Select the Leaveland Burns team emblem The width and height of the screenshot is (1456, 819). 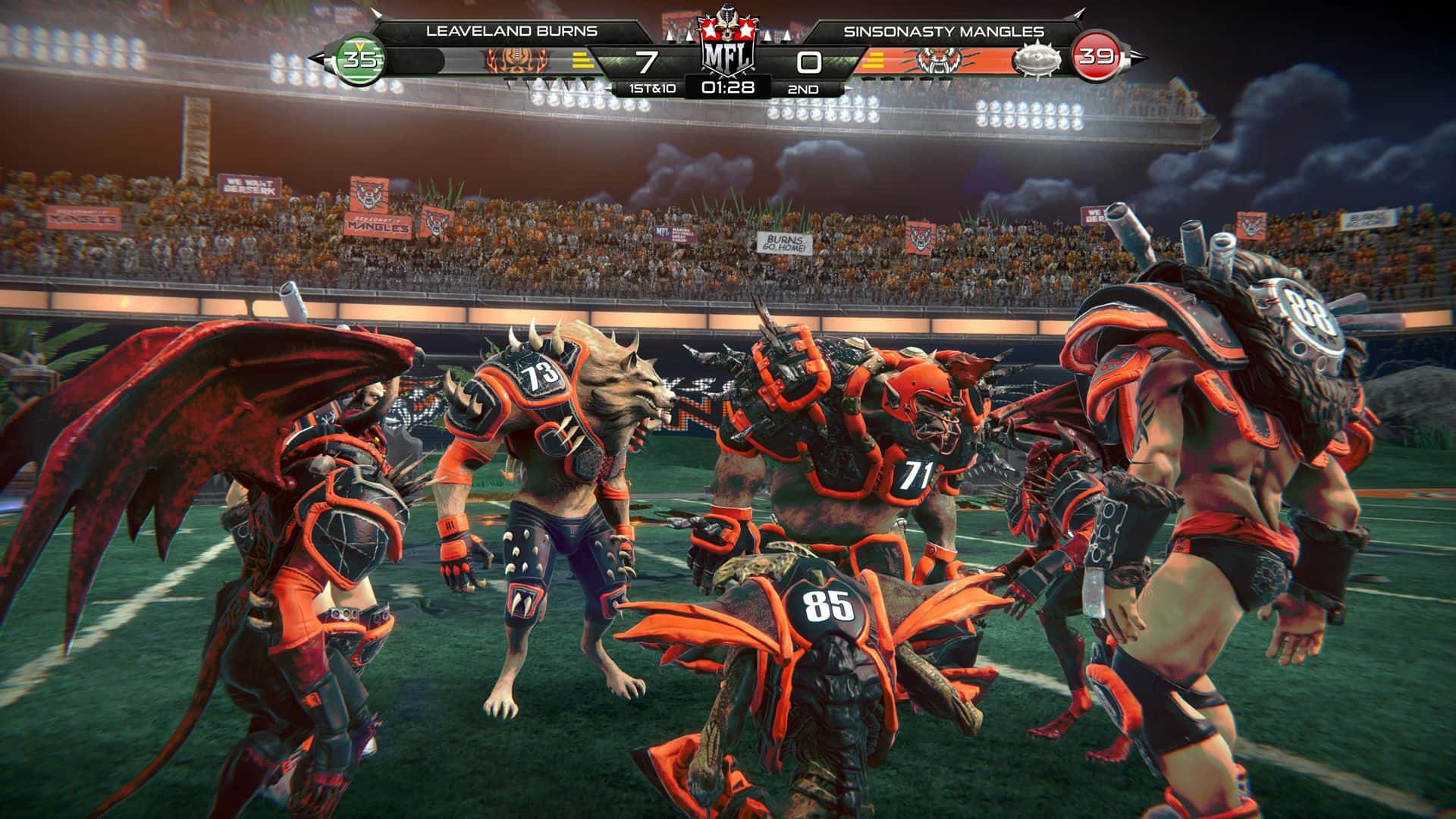point(516,61)
